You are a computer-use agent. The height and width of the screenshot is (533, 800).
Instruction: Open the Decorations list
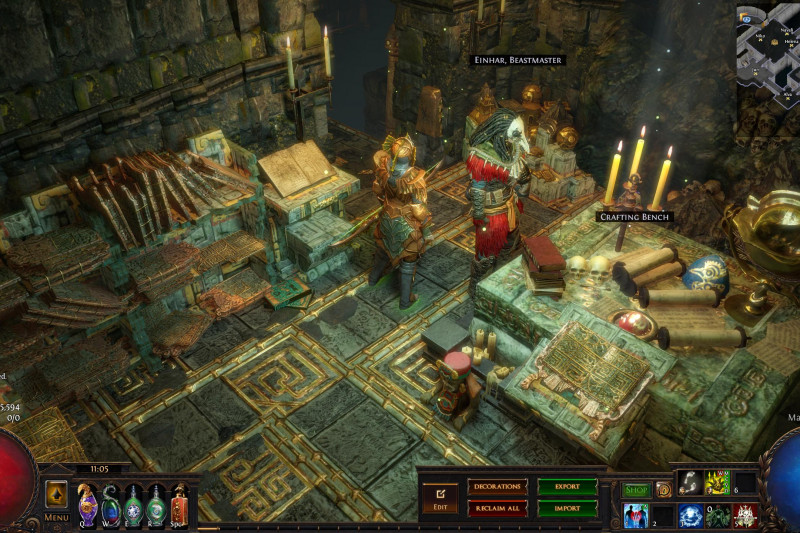click(x=497, y=487)
